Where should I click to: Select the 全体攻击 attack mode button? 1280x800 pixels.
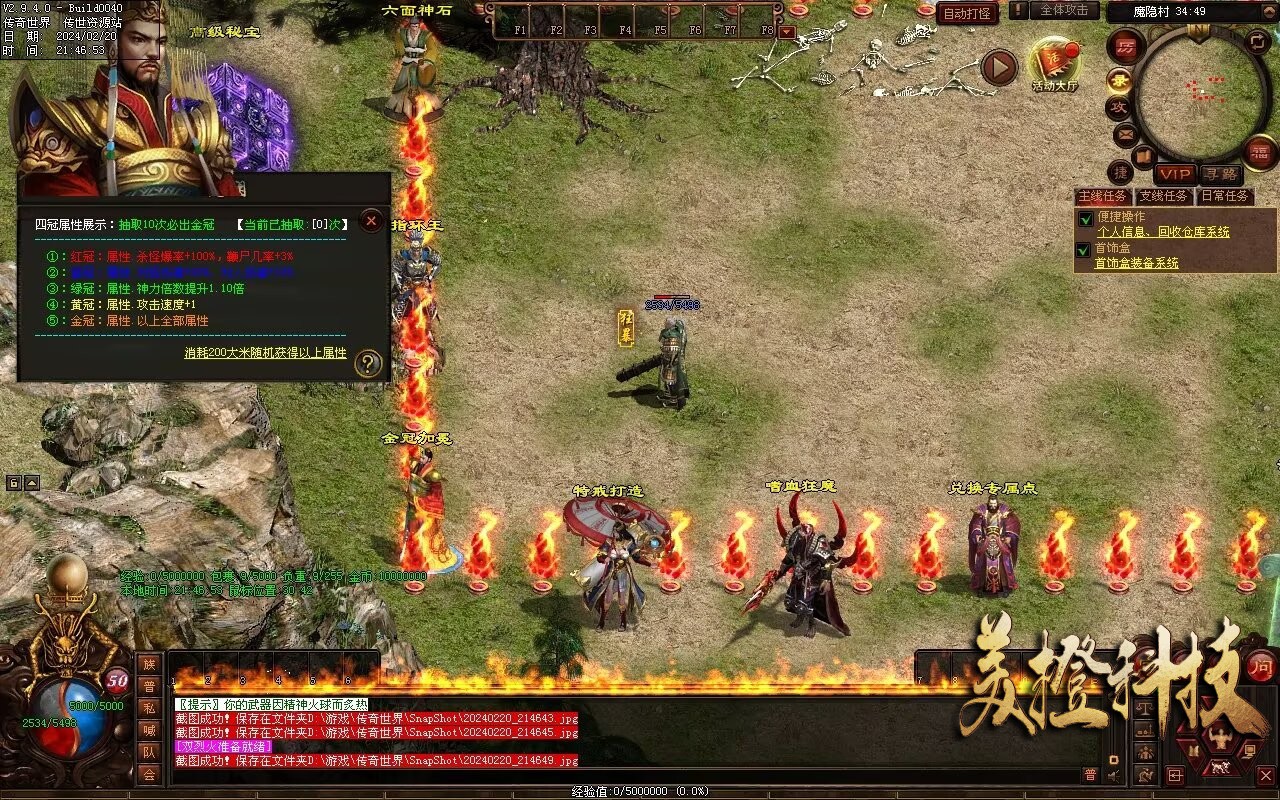coord(1064,10)
